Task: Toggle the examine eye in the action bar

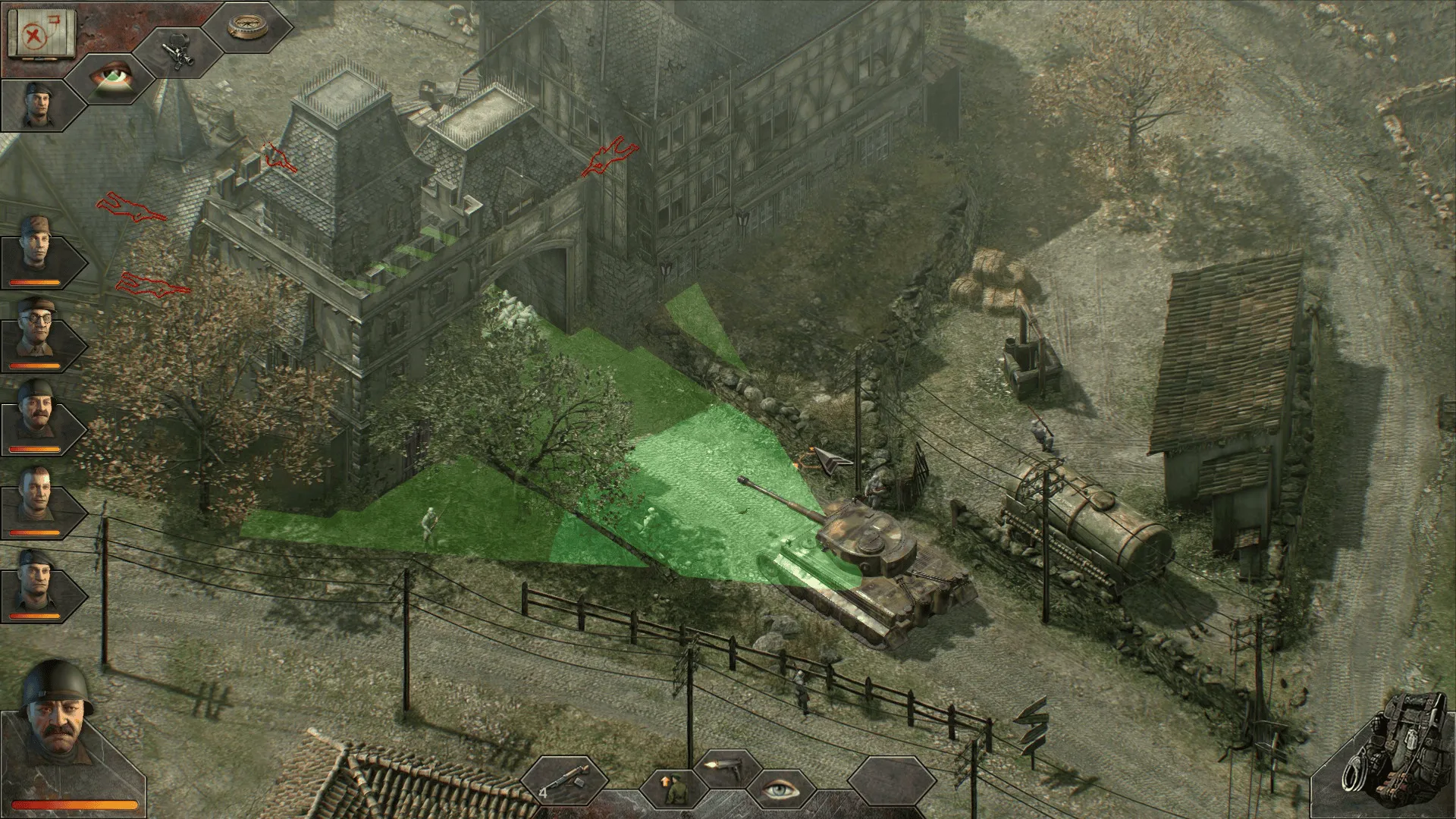Action: (x=782, y=789)
